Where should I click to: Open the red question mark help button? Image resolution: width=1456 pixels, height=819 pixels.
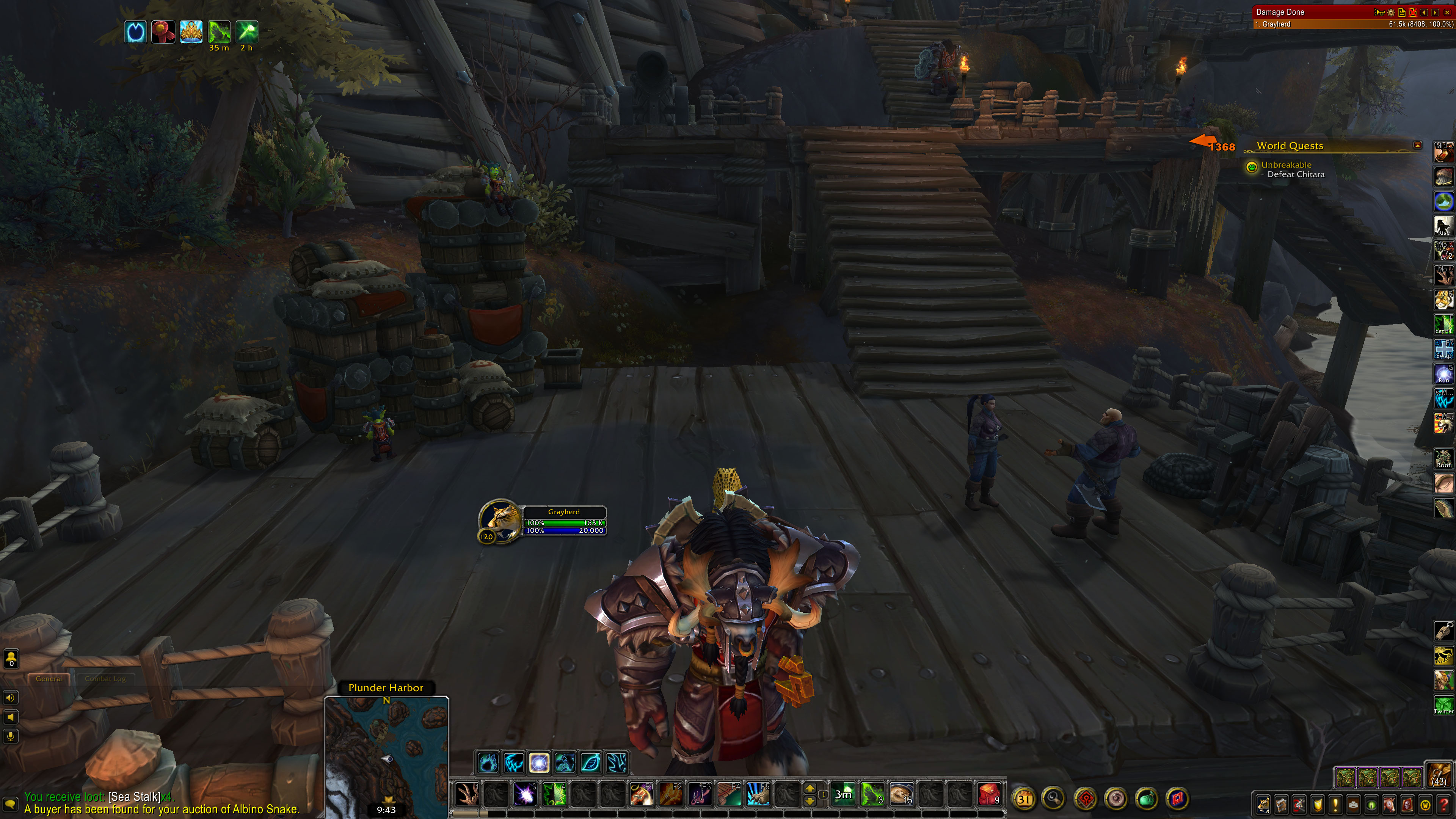pos(1443,804)
